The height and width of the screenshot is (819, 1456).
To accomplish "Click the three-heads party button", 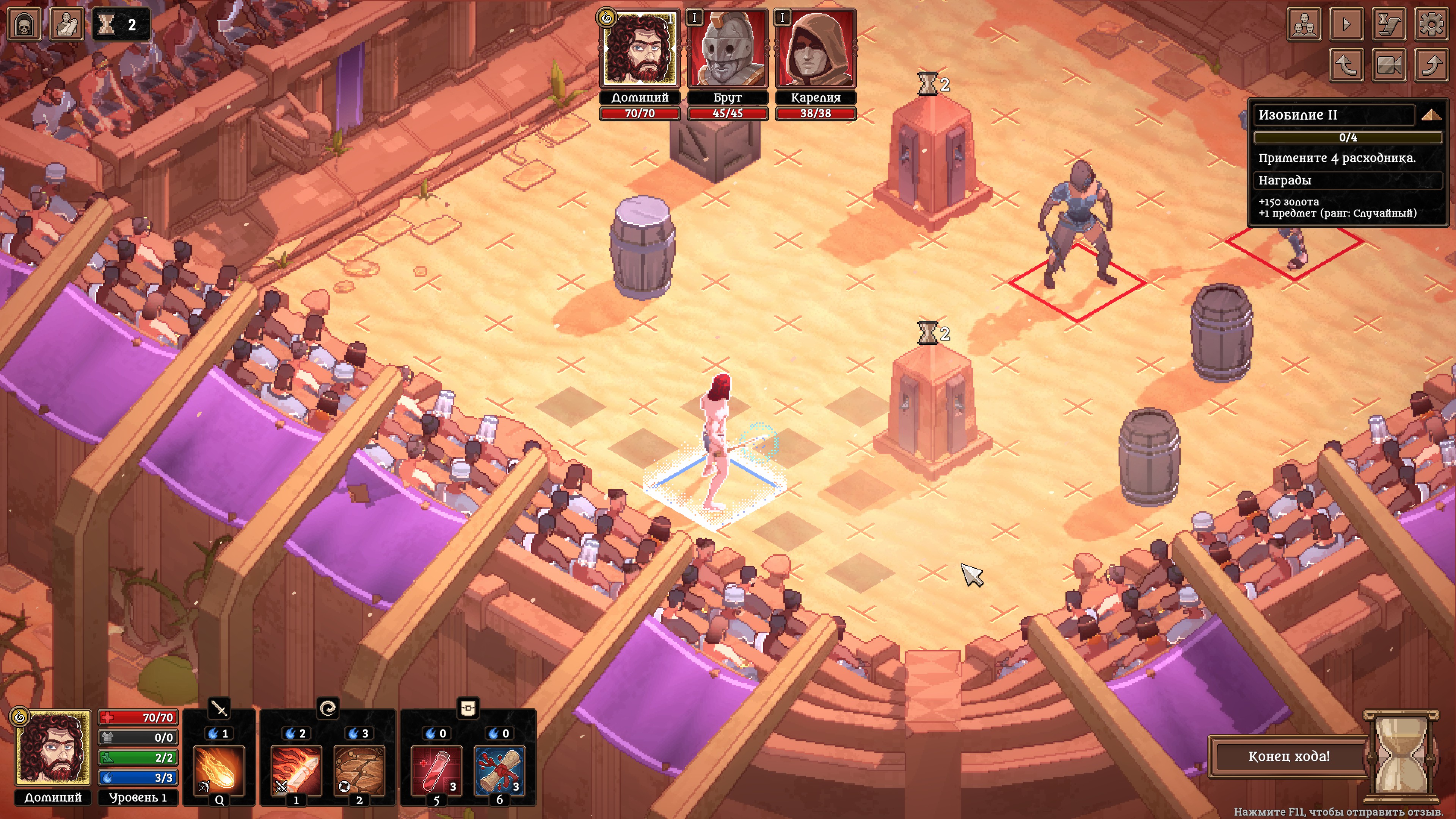I will 1304,24.
